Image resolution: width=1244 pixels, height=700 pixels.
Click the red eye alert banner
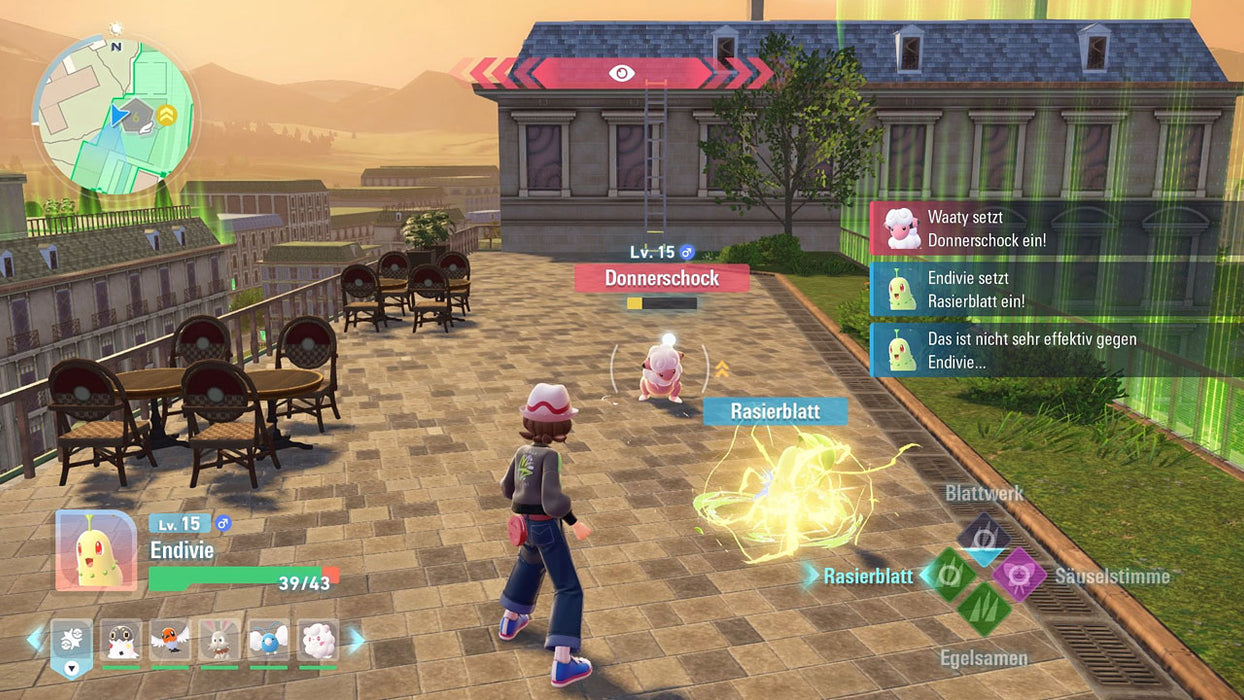pyautogui.click(x=621, y=73)
